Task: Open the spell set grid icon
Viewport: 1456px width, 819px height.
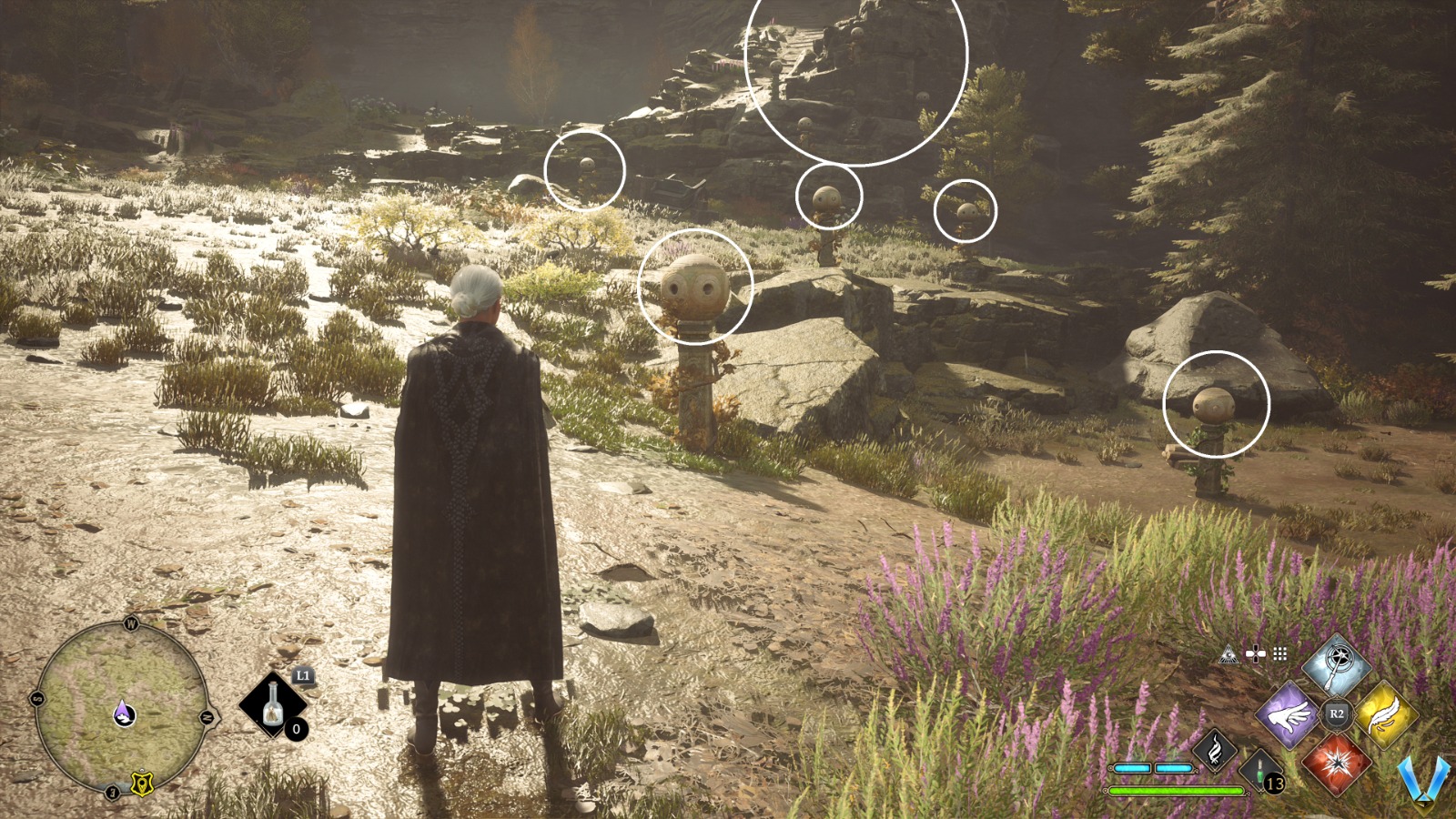Action: pos(1279,654)
